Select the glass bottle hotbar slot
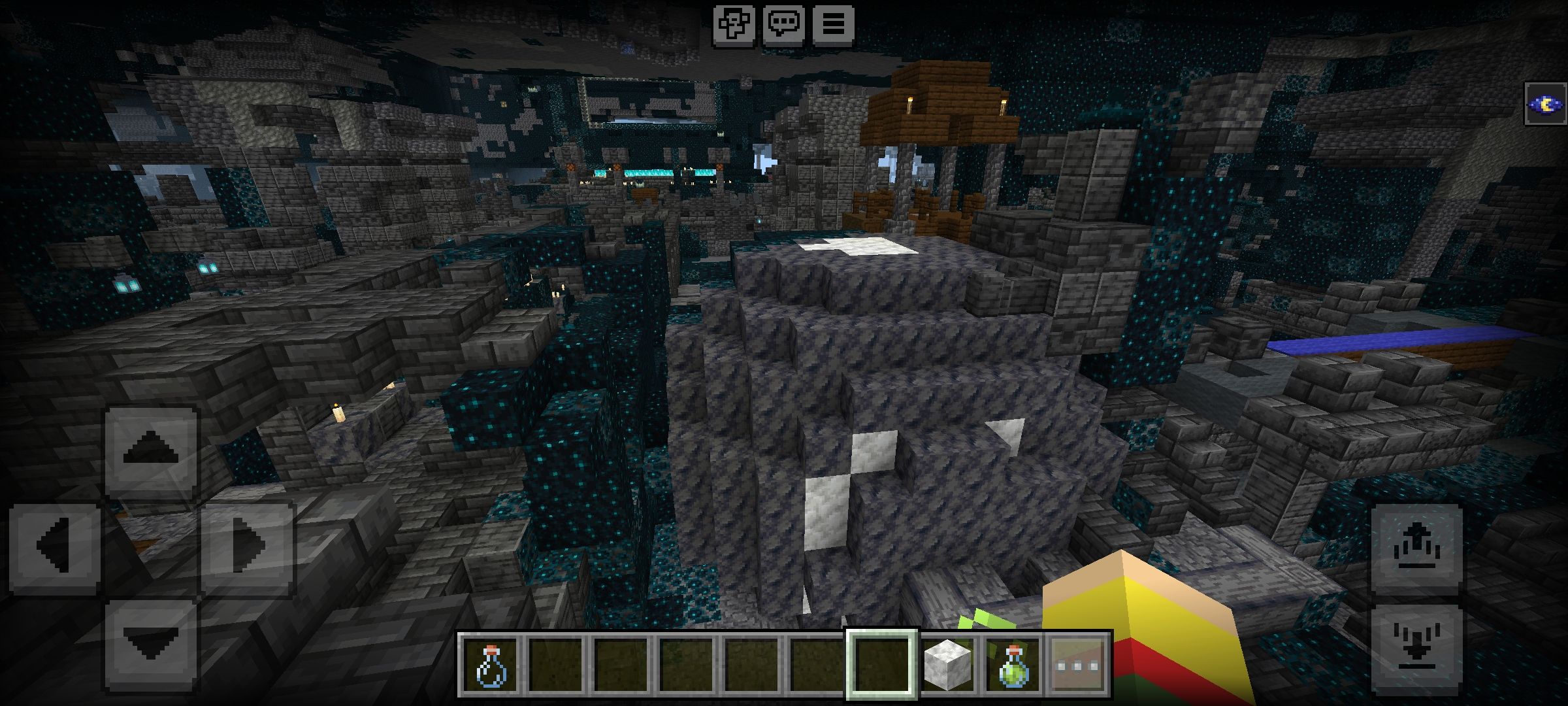This screenshot has width=1568, height=706. tap(490, 665)
